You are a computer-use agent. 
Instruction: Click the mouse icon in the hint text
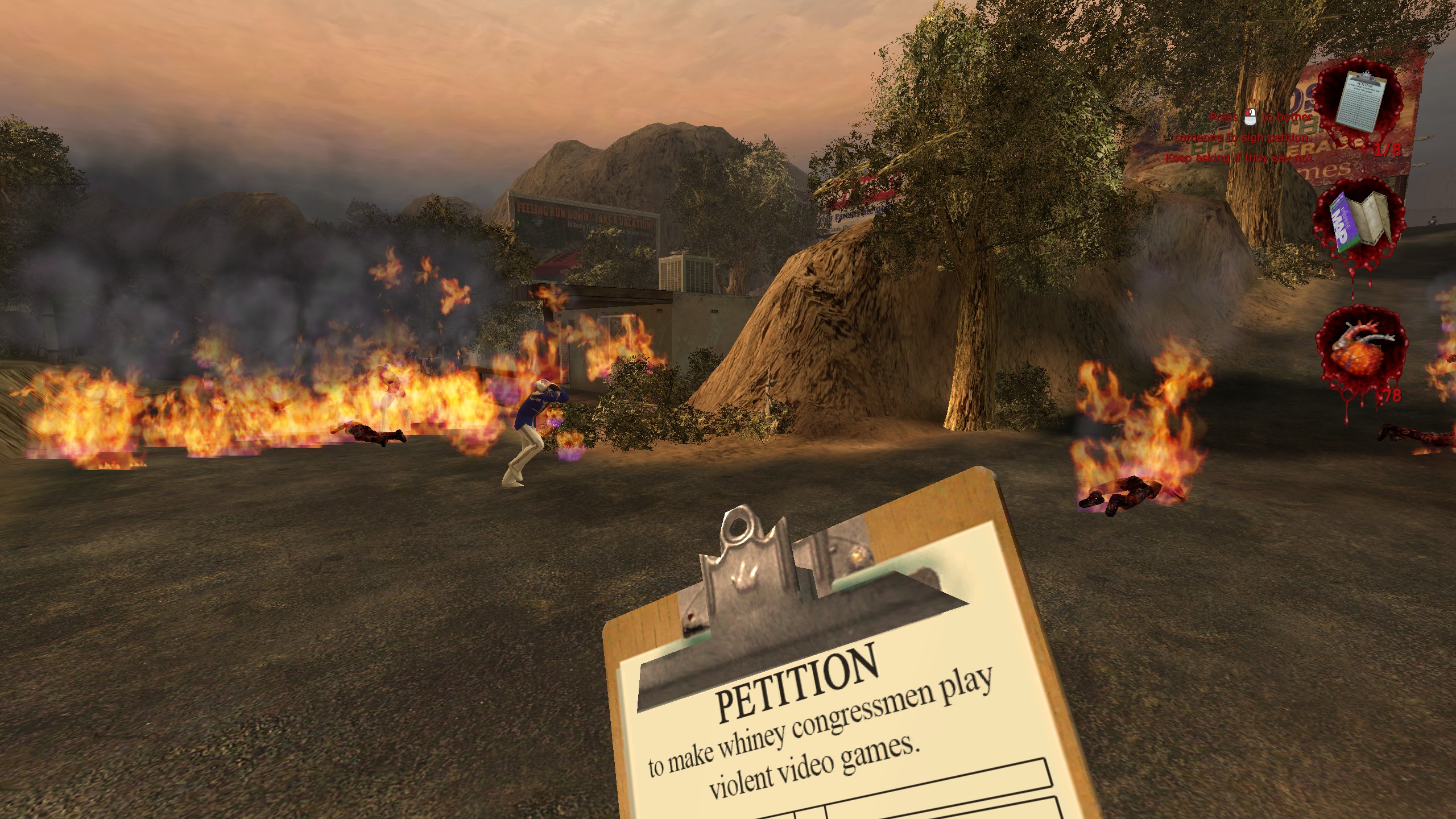pos(1250,118)
